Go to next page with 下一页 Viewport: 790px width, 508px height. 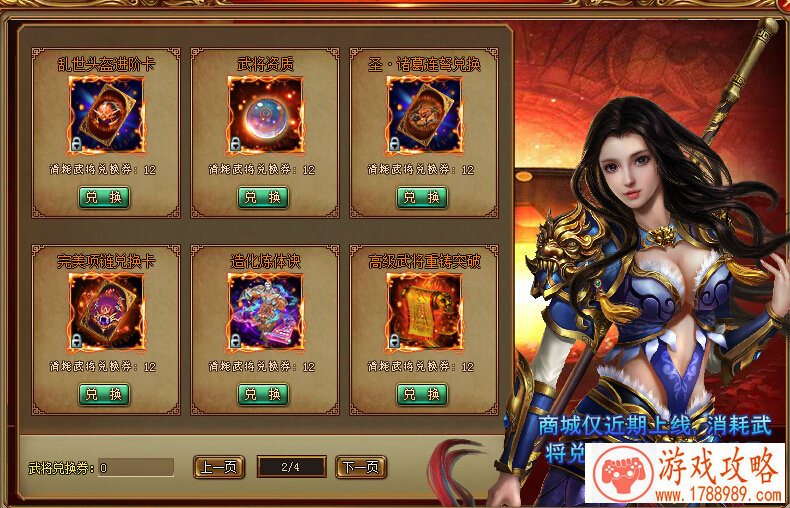click(361, 467)
